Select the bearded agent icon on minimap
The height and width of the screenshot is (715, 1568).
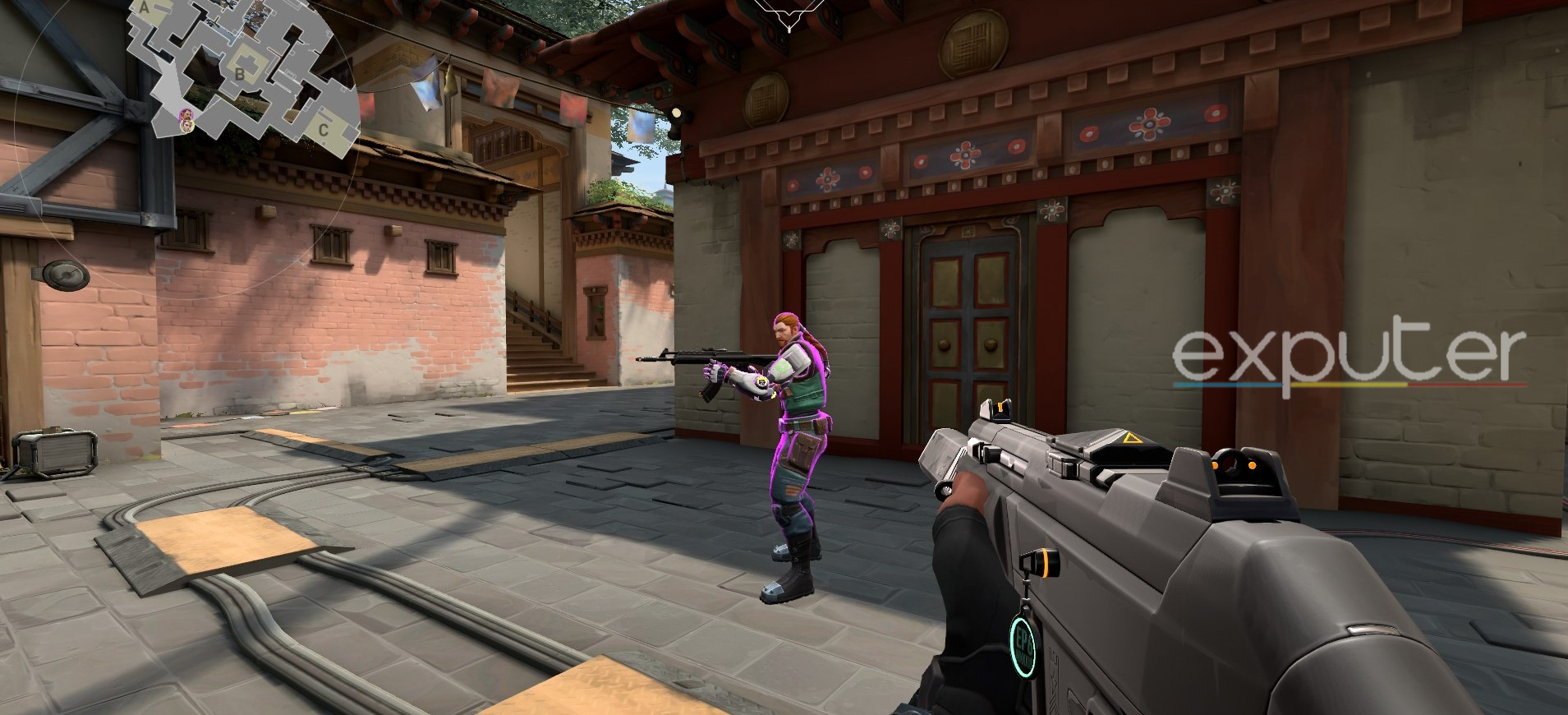(x=187, y=114)
